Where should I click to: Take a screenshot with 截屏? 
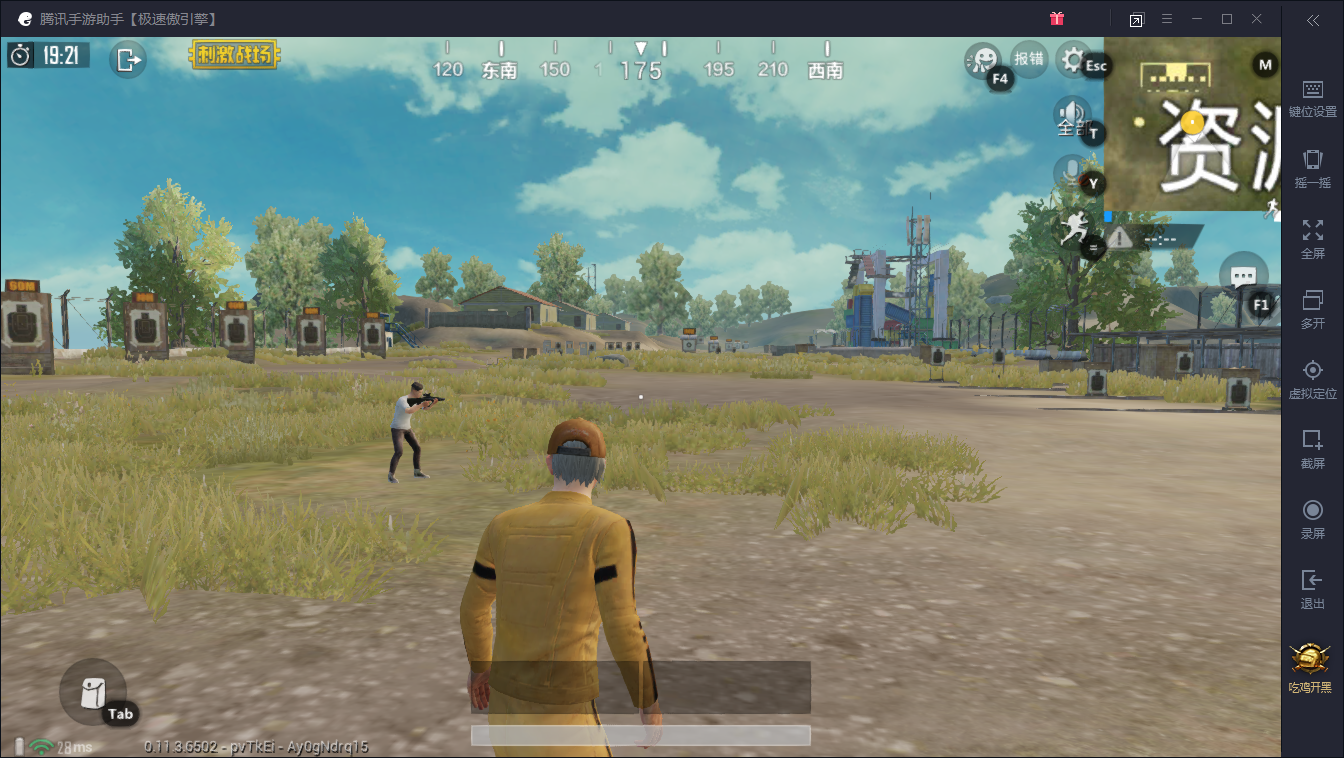tap(1313, 449)
